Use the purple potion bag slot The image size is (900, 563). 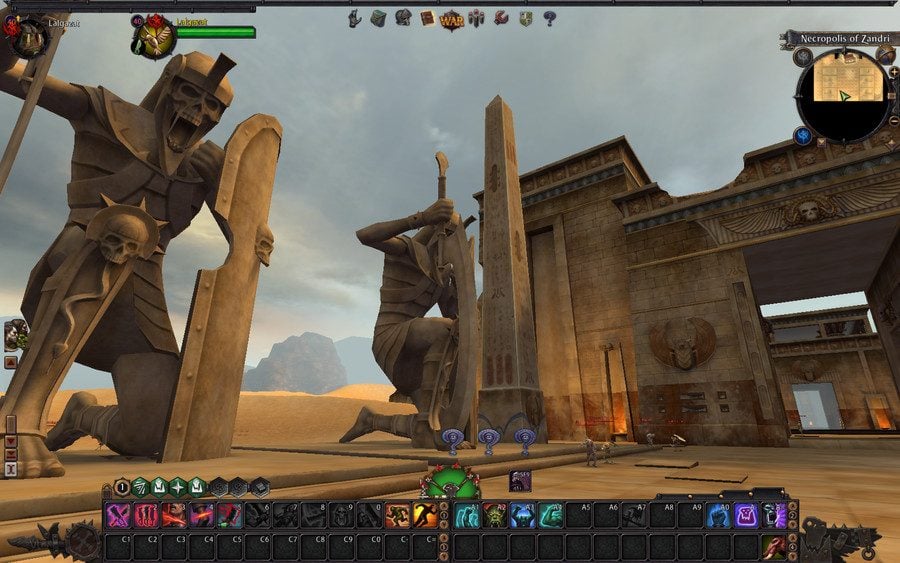click(746, 515)
